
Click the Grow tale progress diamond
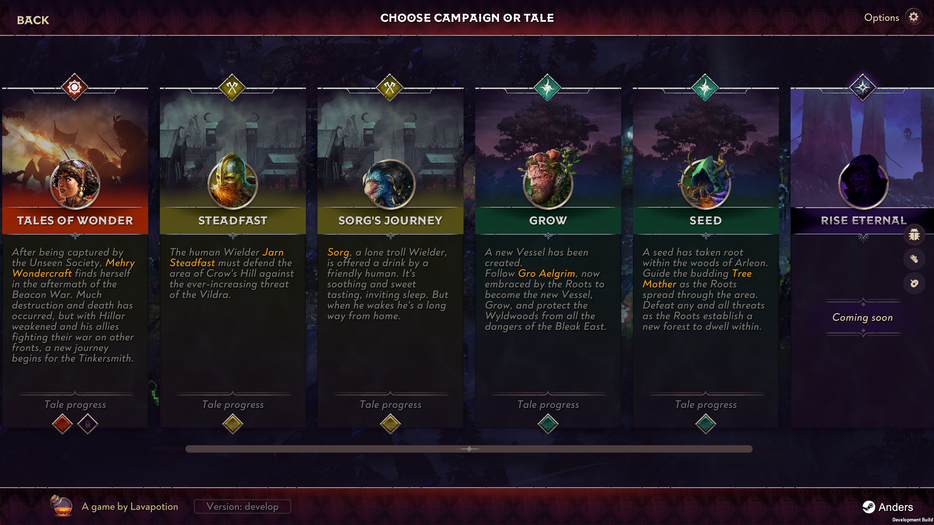click(548, 424)
